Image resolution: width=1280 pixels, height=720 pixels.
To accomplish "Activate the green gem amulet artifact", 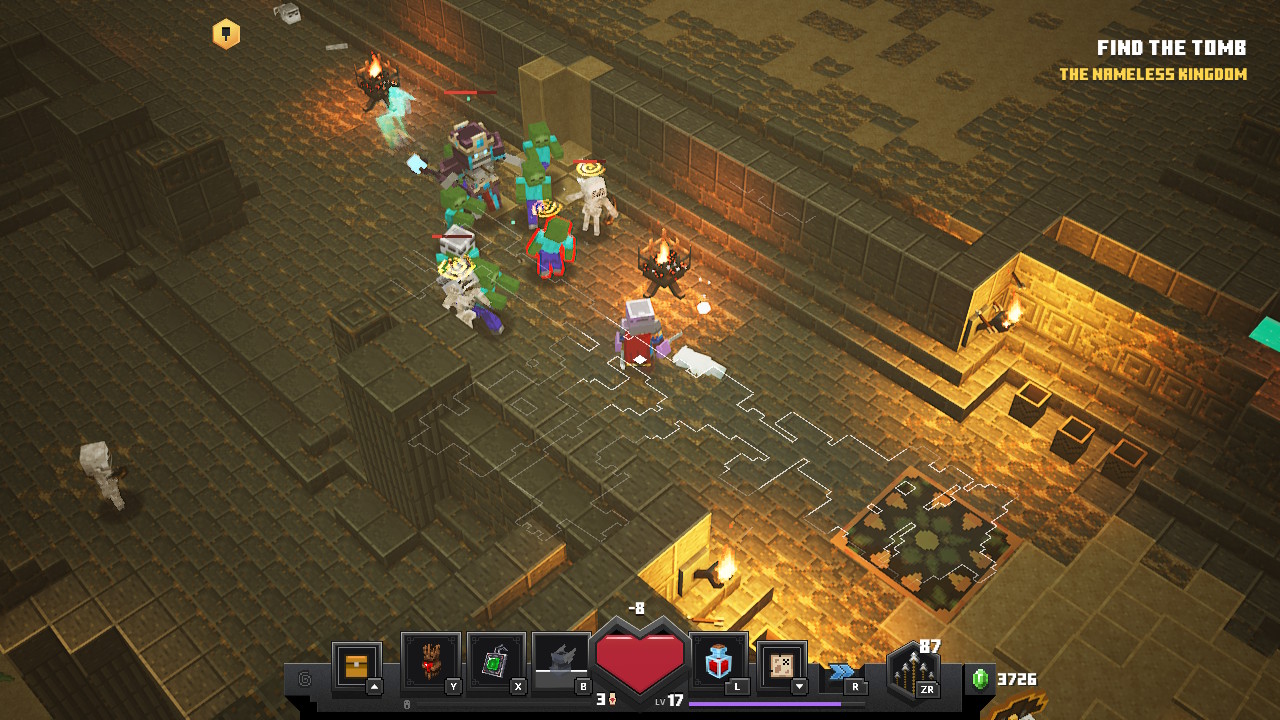I will [496, 662].
